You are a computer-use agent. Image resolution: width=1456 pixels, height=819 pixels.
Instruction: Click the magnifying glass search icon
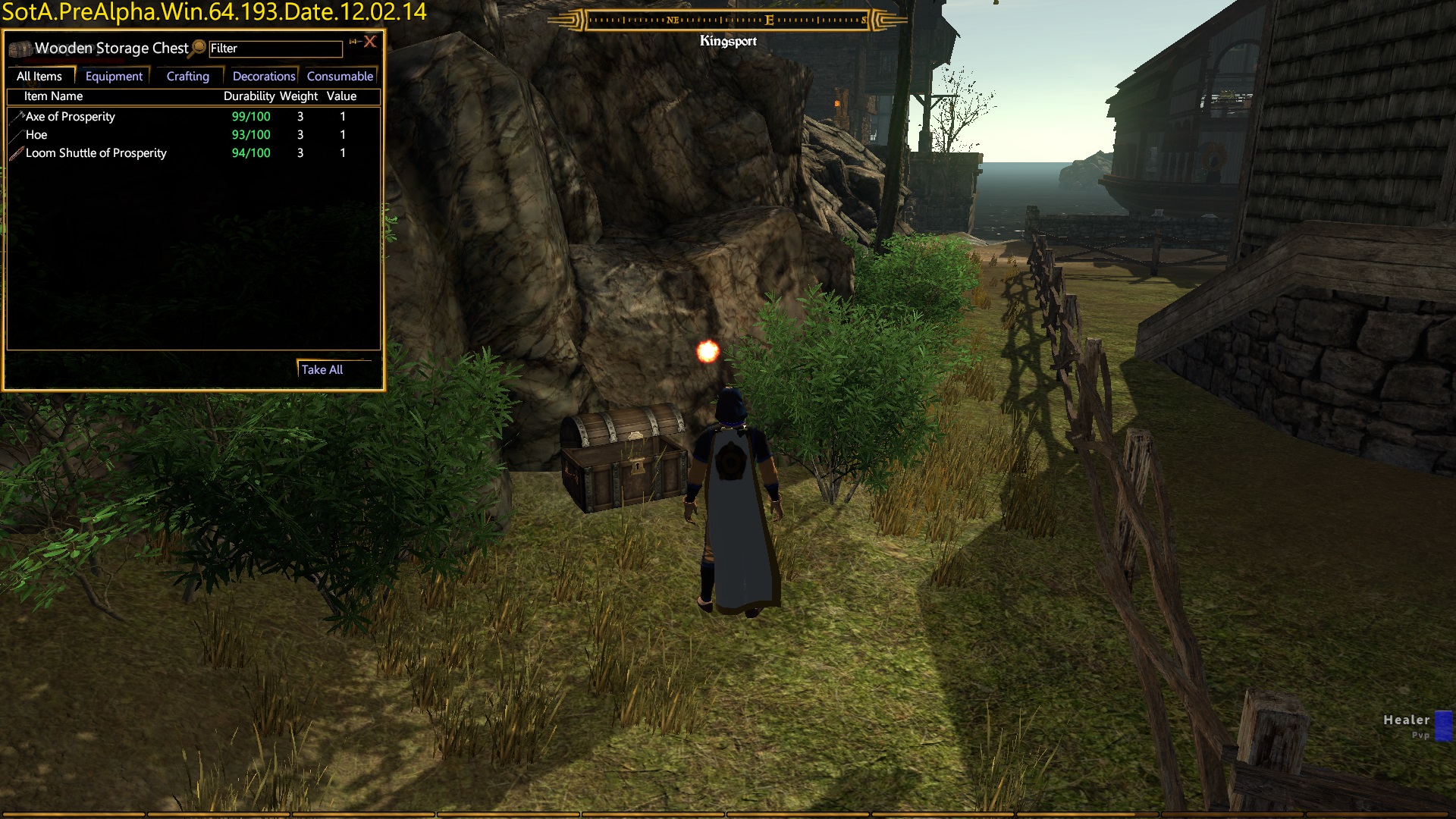pos(199,47)
